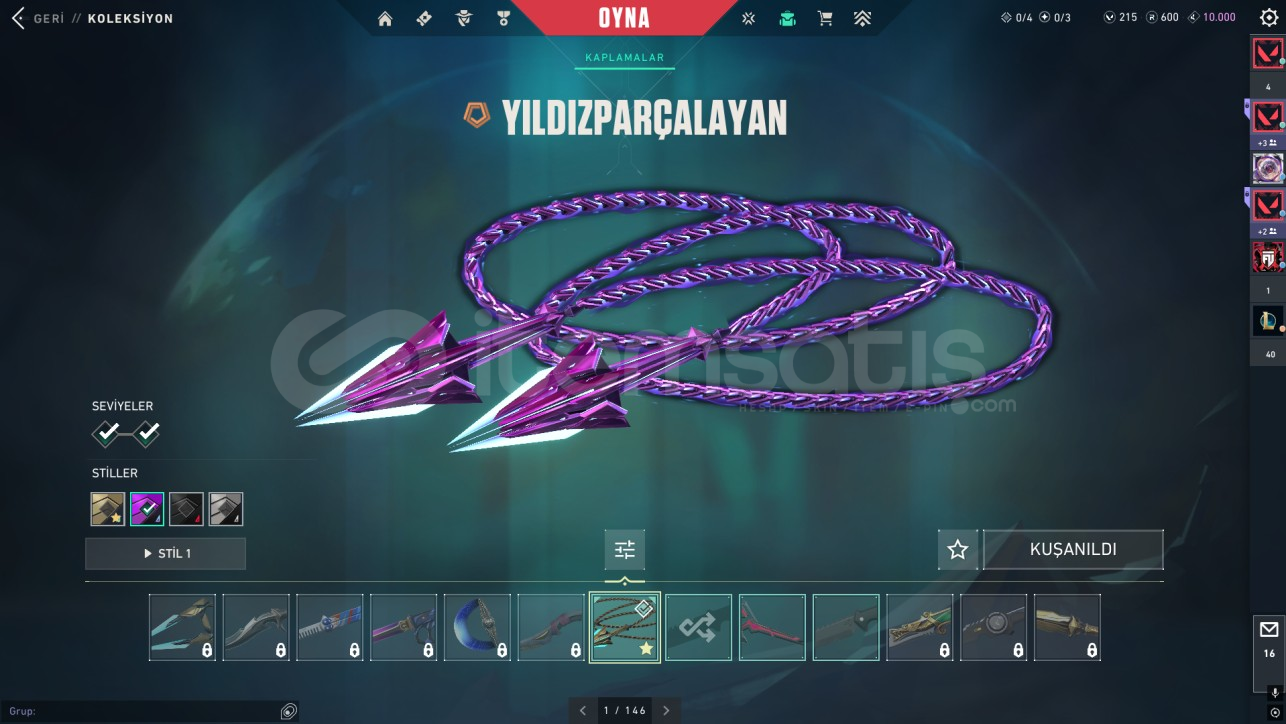Click the skin filter sliders icon
The image size is (1286, 724).
(624, 549)
